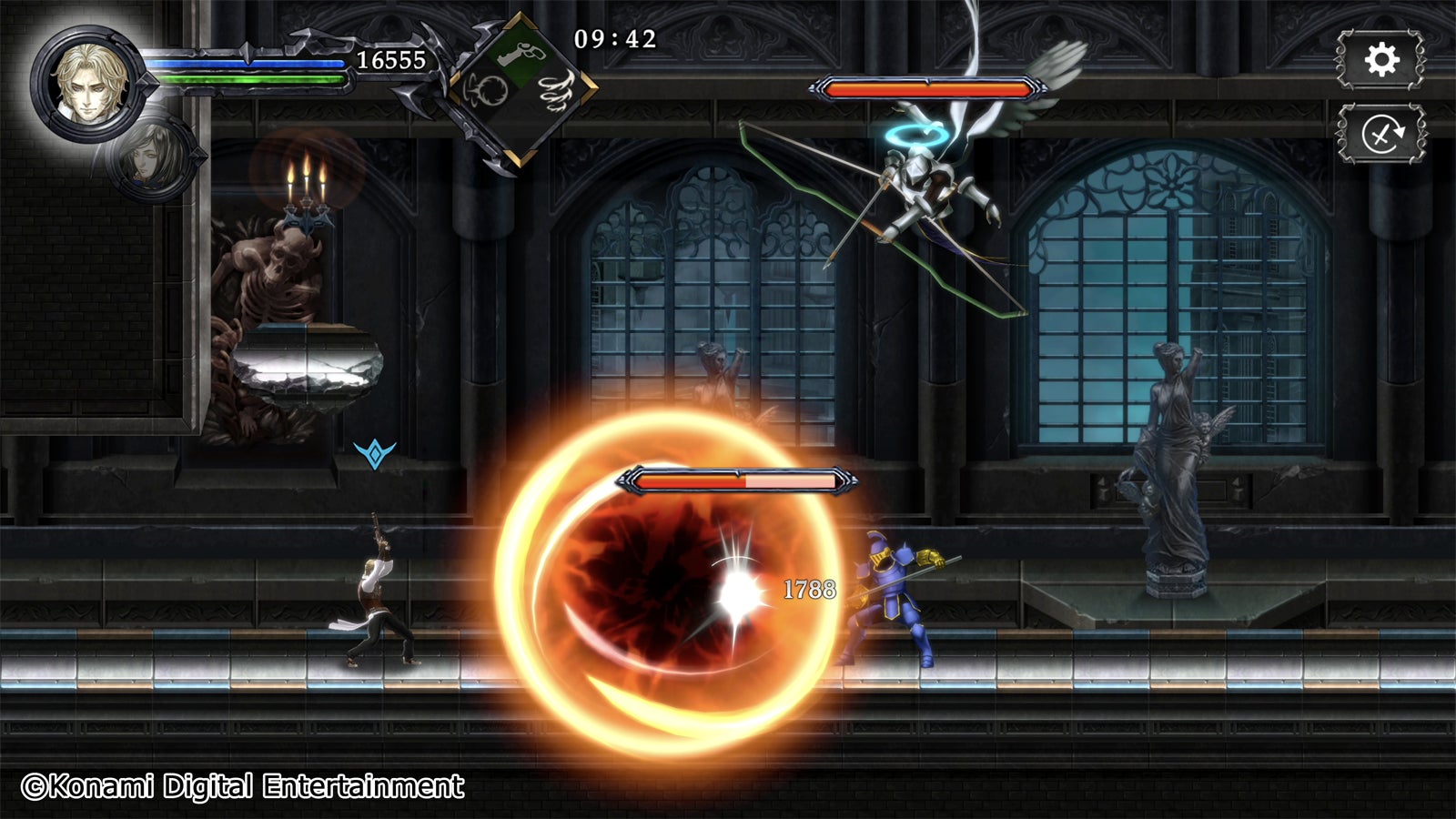Trigger the orb skill icon
This screenshot has width=1456, height=819.
pos(488,91)
